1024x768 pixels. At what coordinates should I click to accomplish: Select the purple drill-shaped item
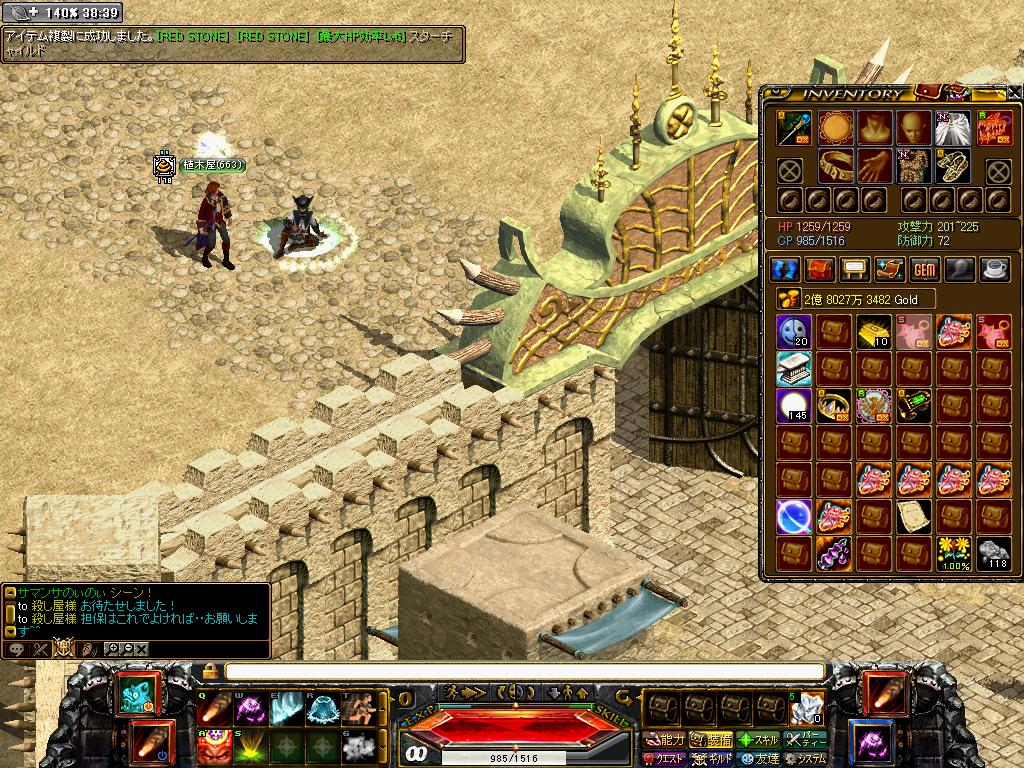pos(832,553)
